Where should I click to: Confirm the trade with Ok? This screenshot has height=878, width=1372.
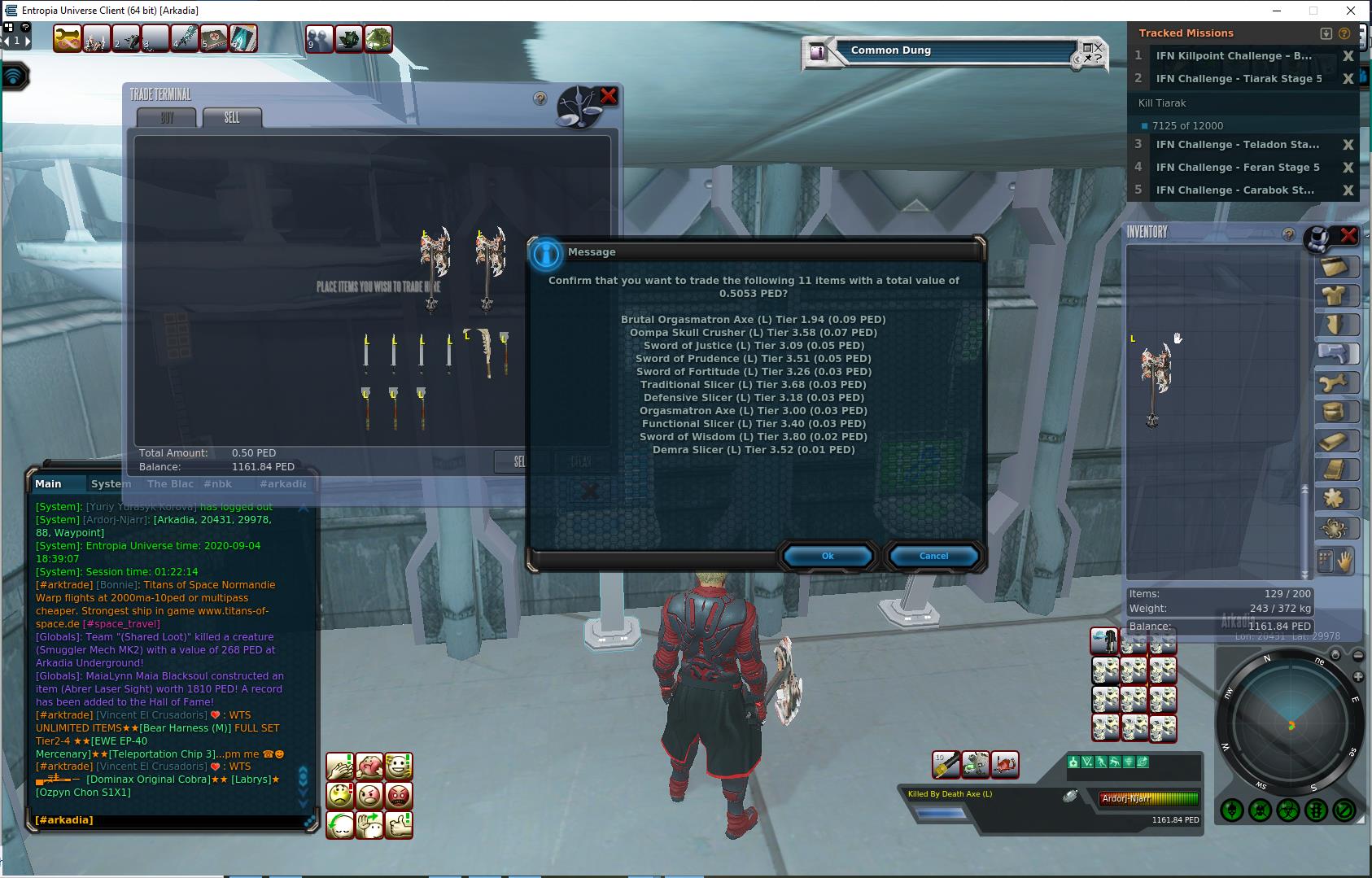tap(828, 556)
